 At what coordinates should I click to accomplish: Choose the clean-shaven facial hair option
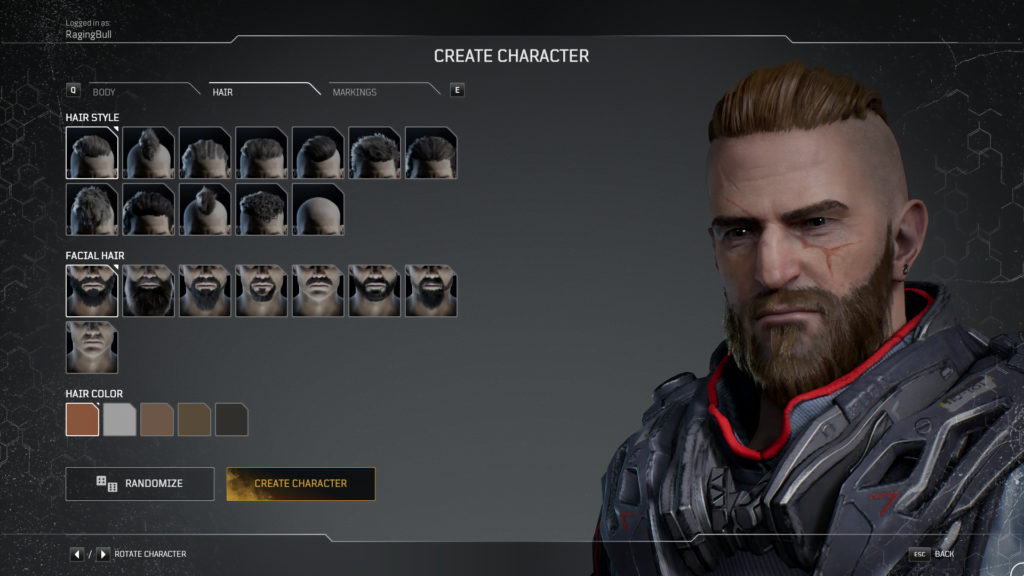92,347
